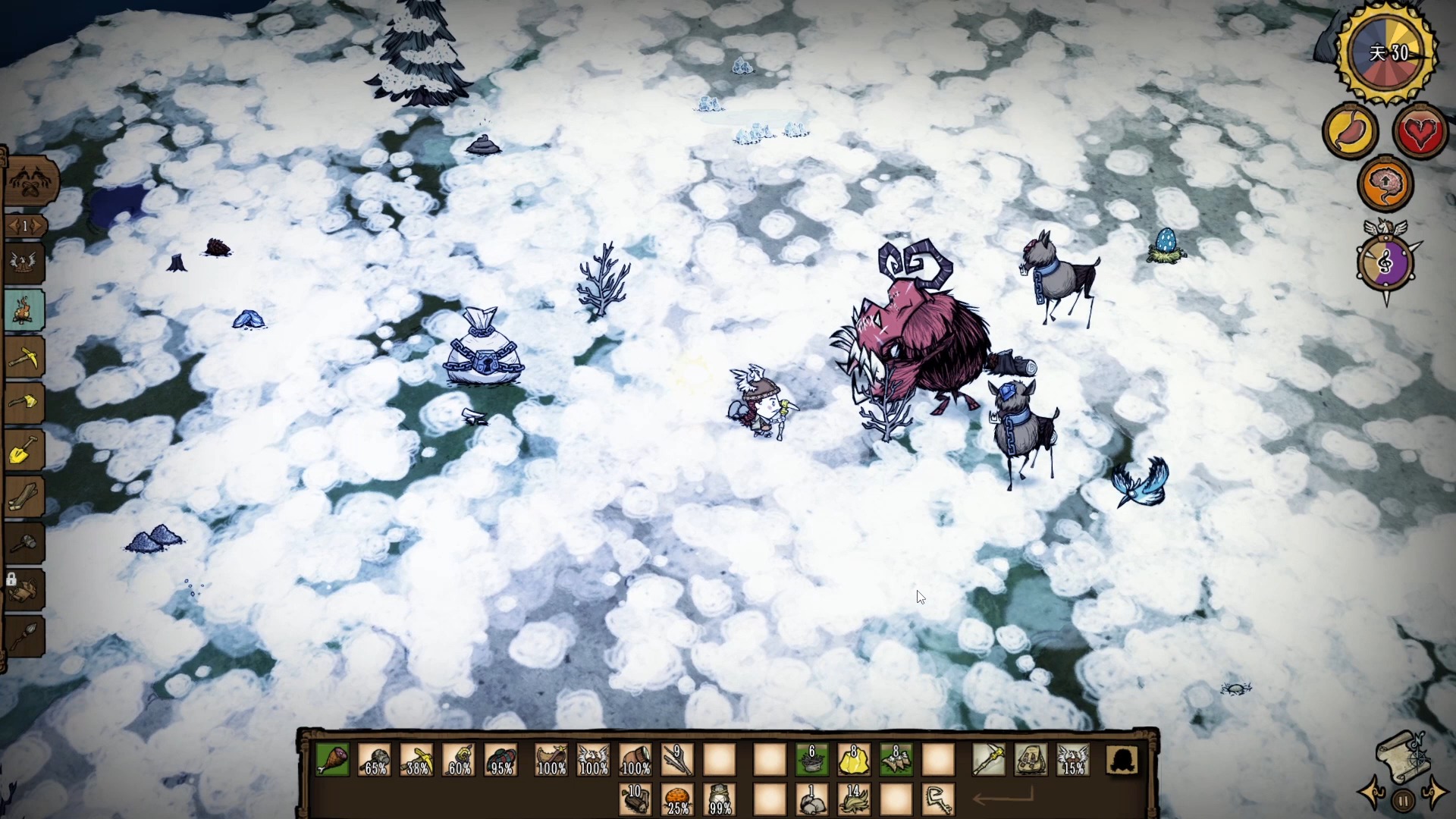Select the cut grass stack of 14

pyautogui.click(x=854, y=799)
